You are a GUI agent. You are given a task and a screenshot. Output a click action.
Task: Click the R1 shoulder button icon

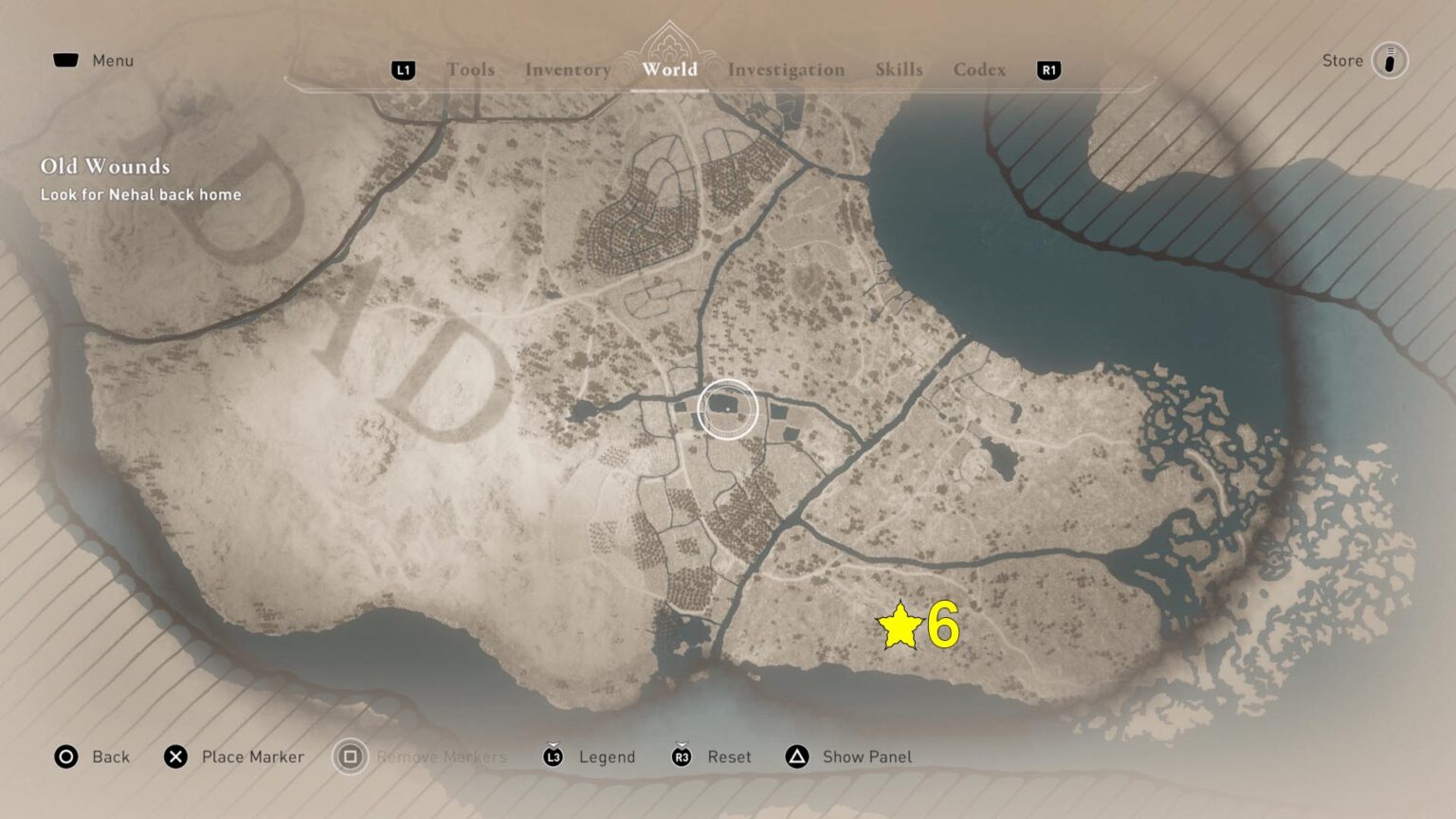point(1047,70)
